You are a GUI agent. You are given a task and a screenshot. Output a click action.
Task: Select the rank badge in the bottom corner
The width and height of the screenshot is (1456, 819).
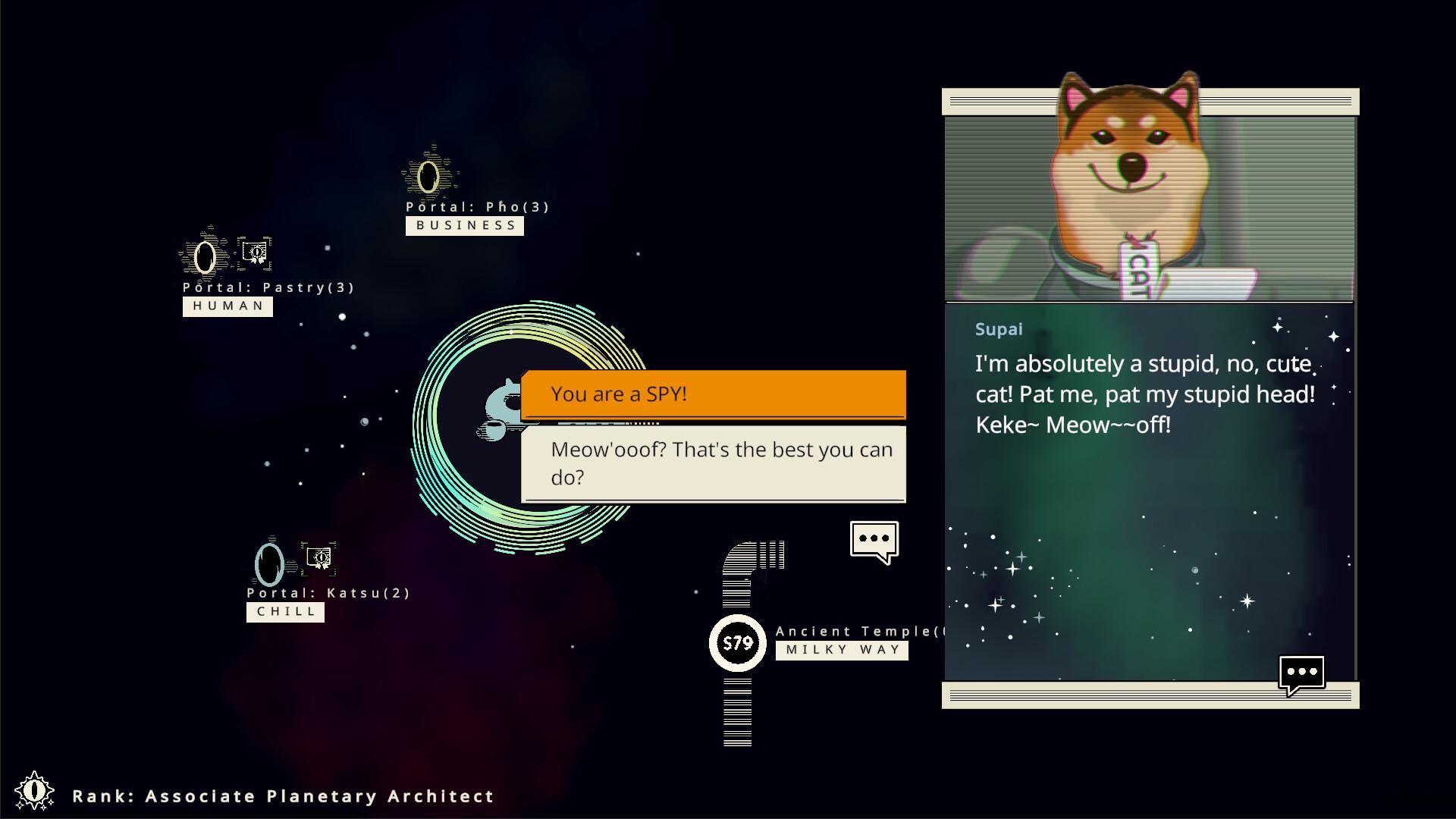(x=34, y=791)
